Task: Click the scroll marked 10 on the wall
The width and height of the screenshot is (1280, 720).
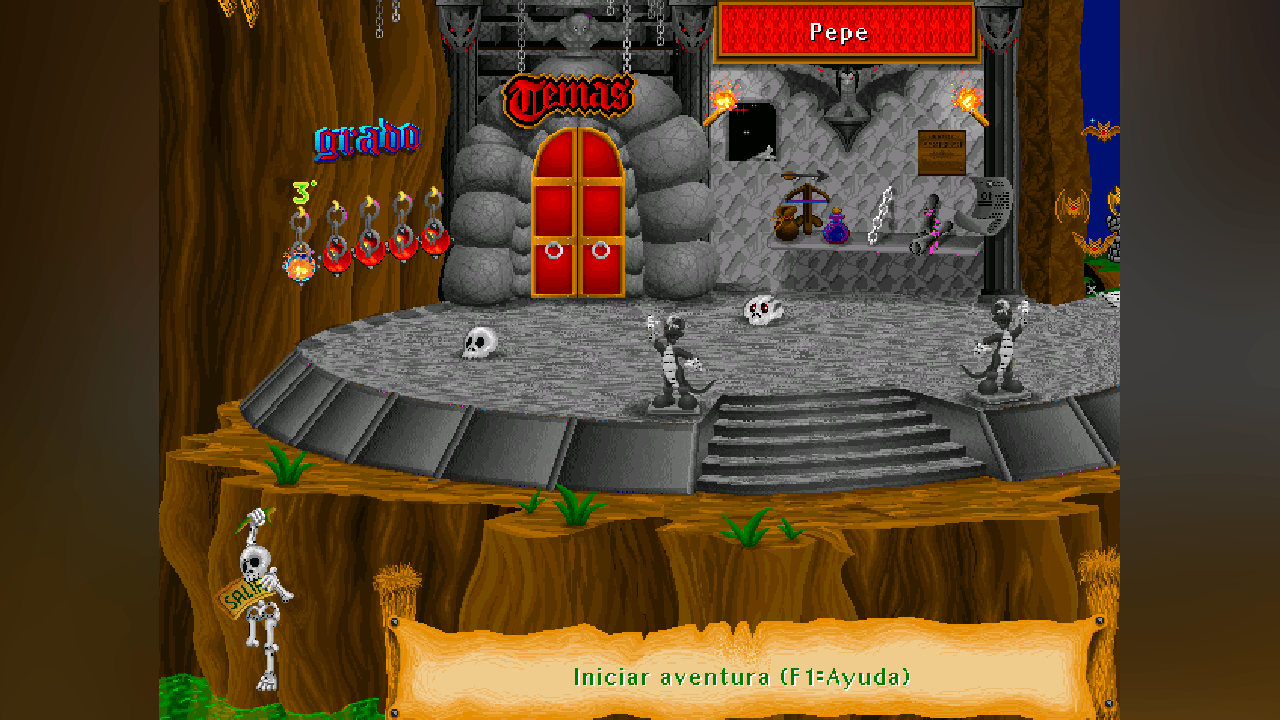Action: point(987,200)
